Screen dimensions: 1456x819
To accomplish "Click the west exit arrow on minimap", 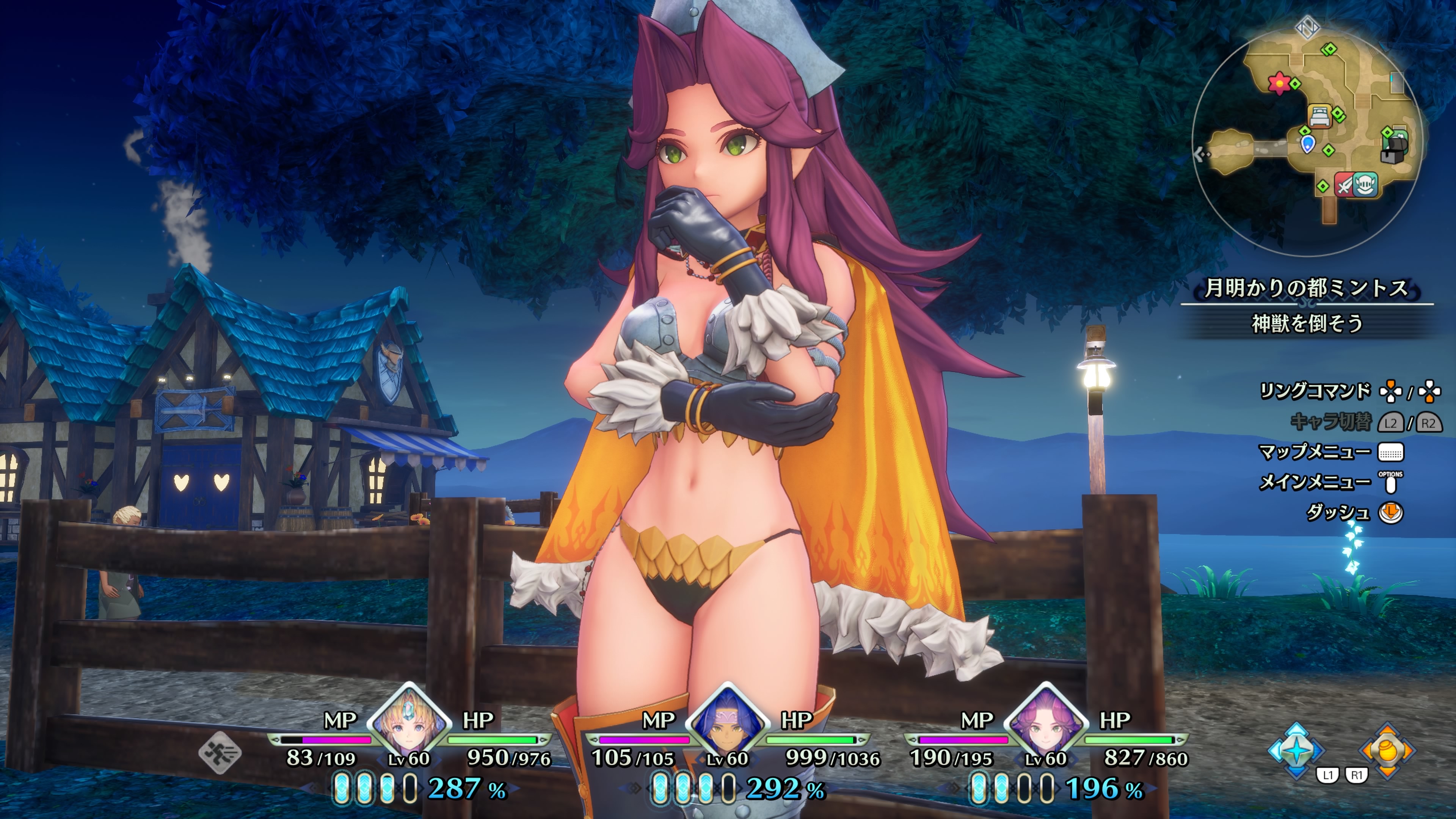I will [1202, 153].
